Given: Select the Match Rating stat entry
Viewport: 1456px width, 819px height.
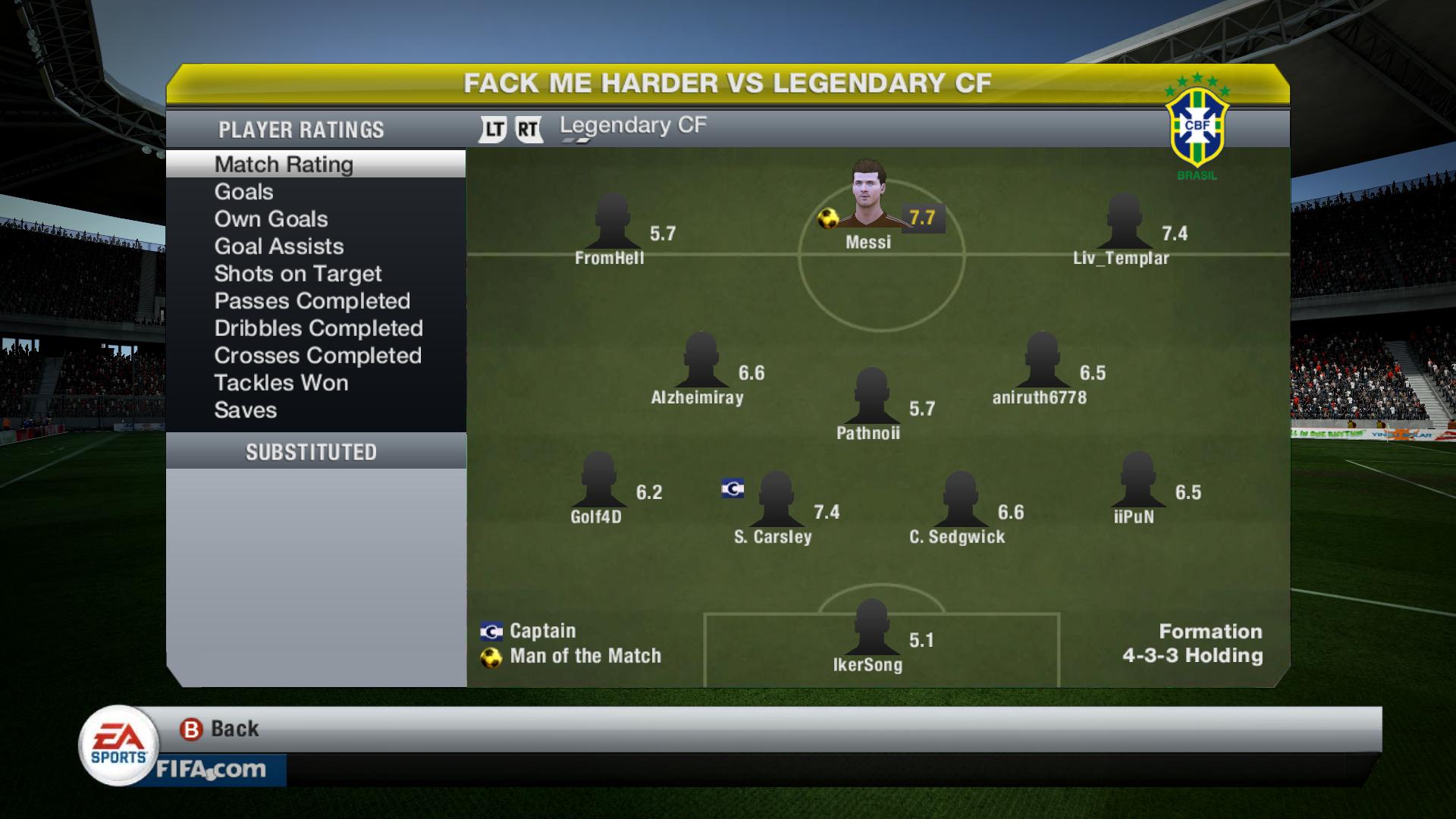Looking at the screenshot, I should pyautogui.click(x=284, y=165).
